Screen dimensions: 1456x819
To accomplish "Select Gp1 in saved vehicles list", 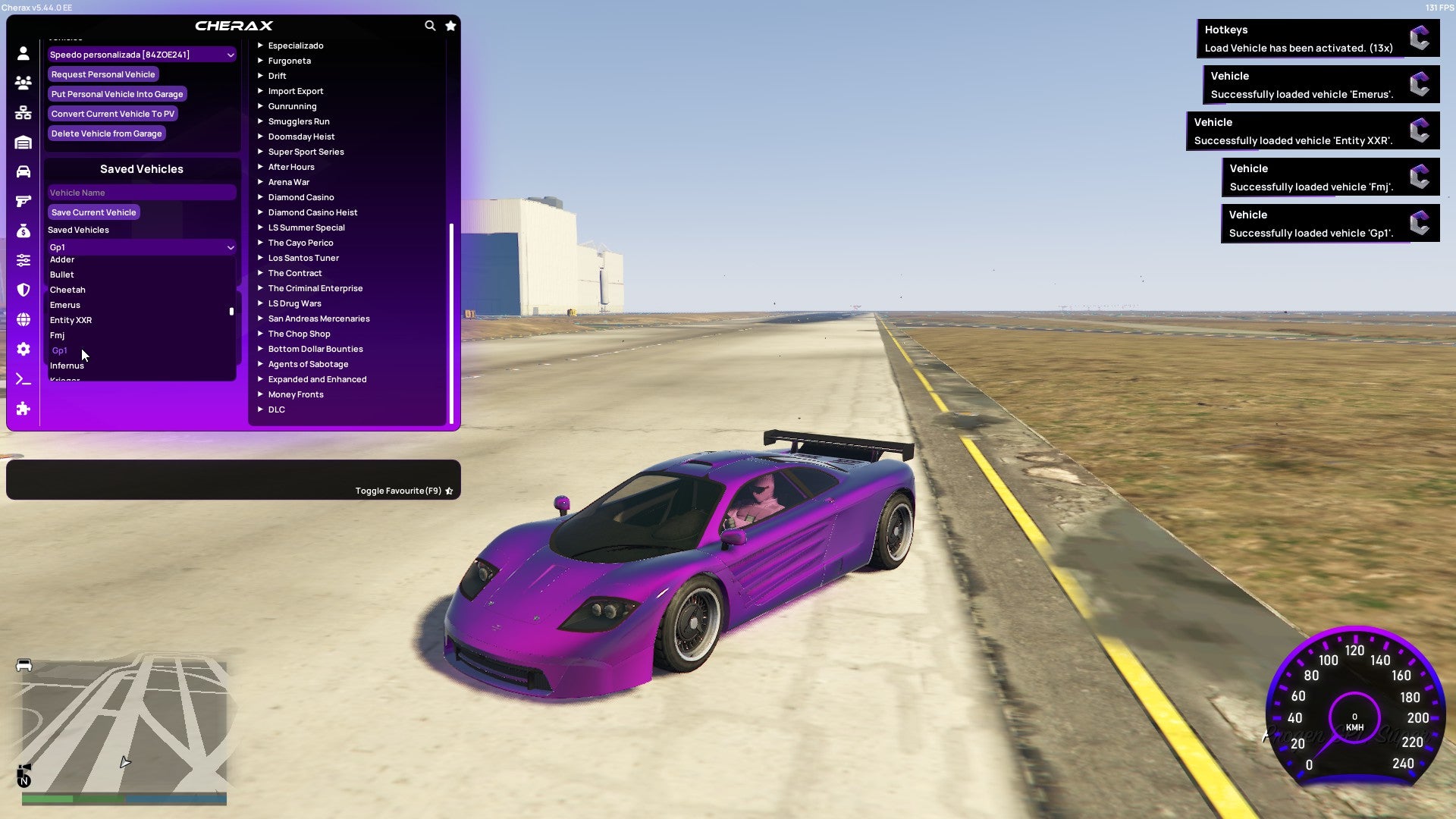I will 60,350.
